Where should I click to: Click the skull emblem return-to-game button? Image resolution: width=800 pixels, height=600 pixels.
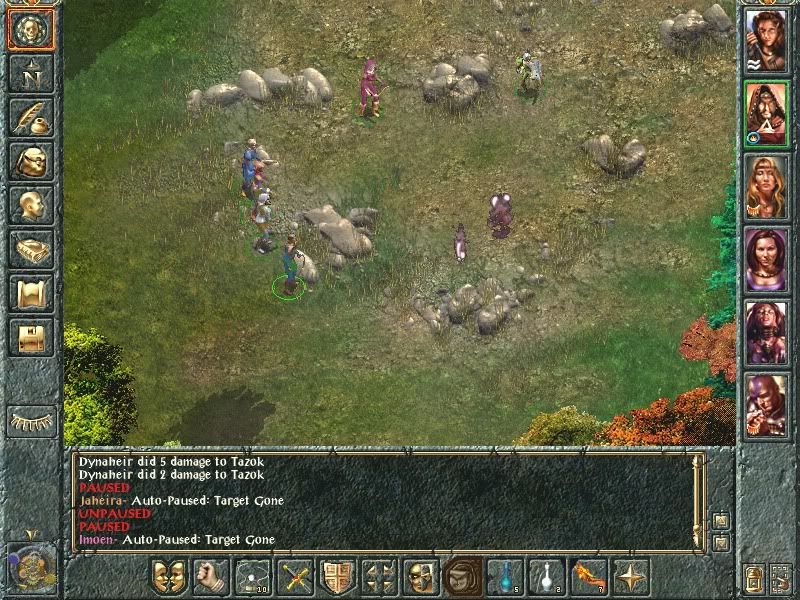click(x=30, y=30)
